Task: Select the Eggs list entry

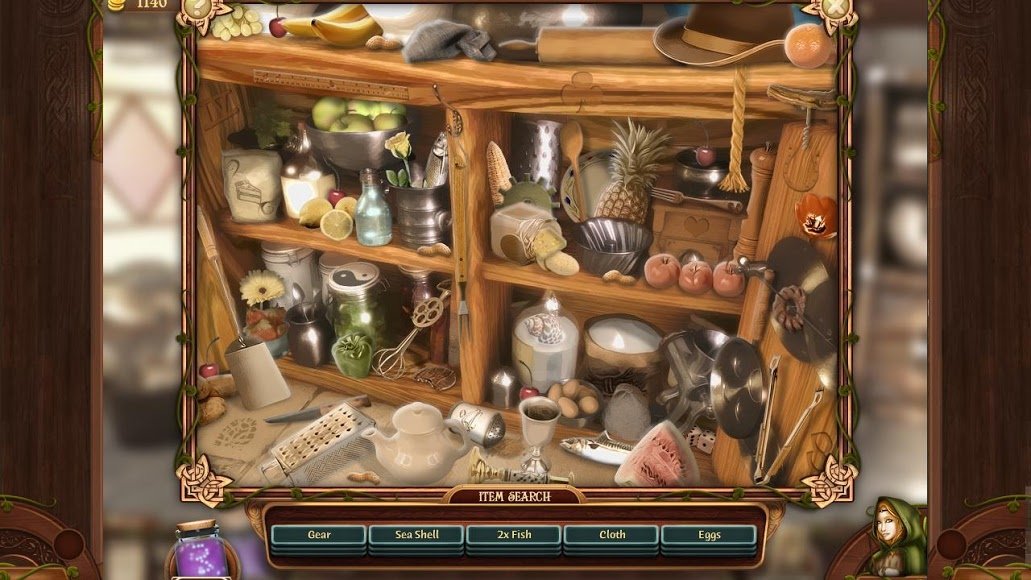Action: (x=709, y=535)
